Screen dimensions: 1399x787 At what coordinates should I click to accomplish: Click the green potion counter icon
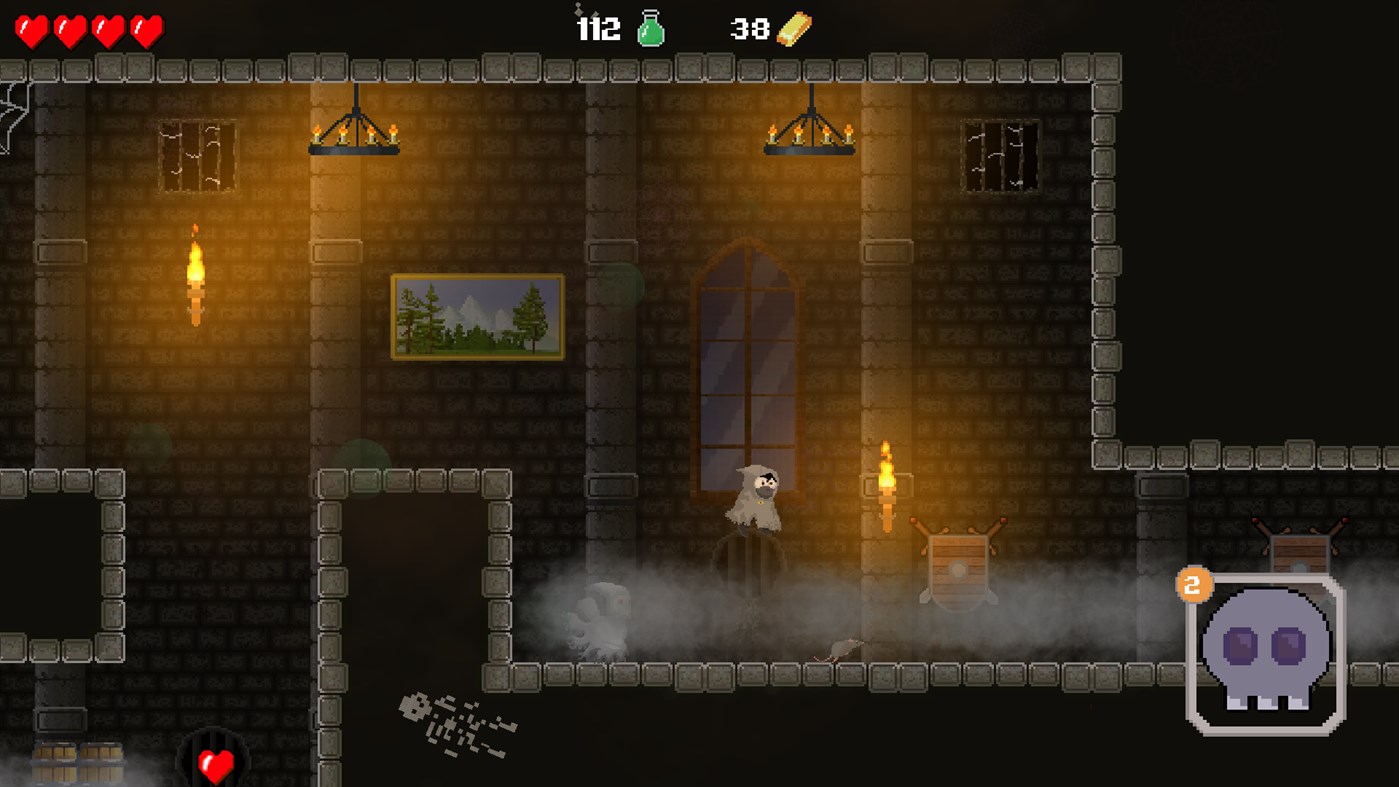[x=652, y=28]
